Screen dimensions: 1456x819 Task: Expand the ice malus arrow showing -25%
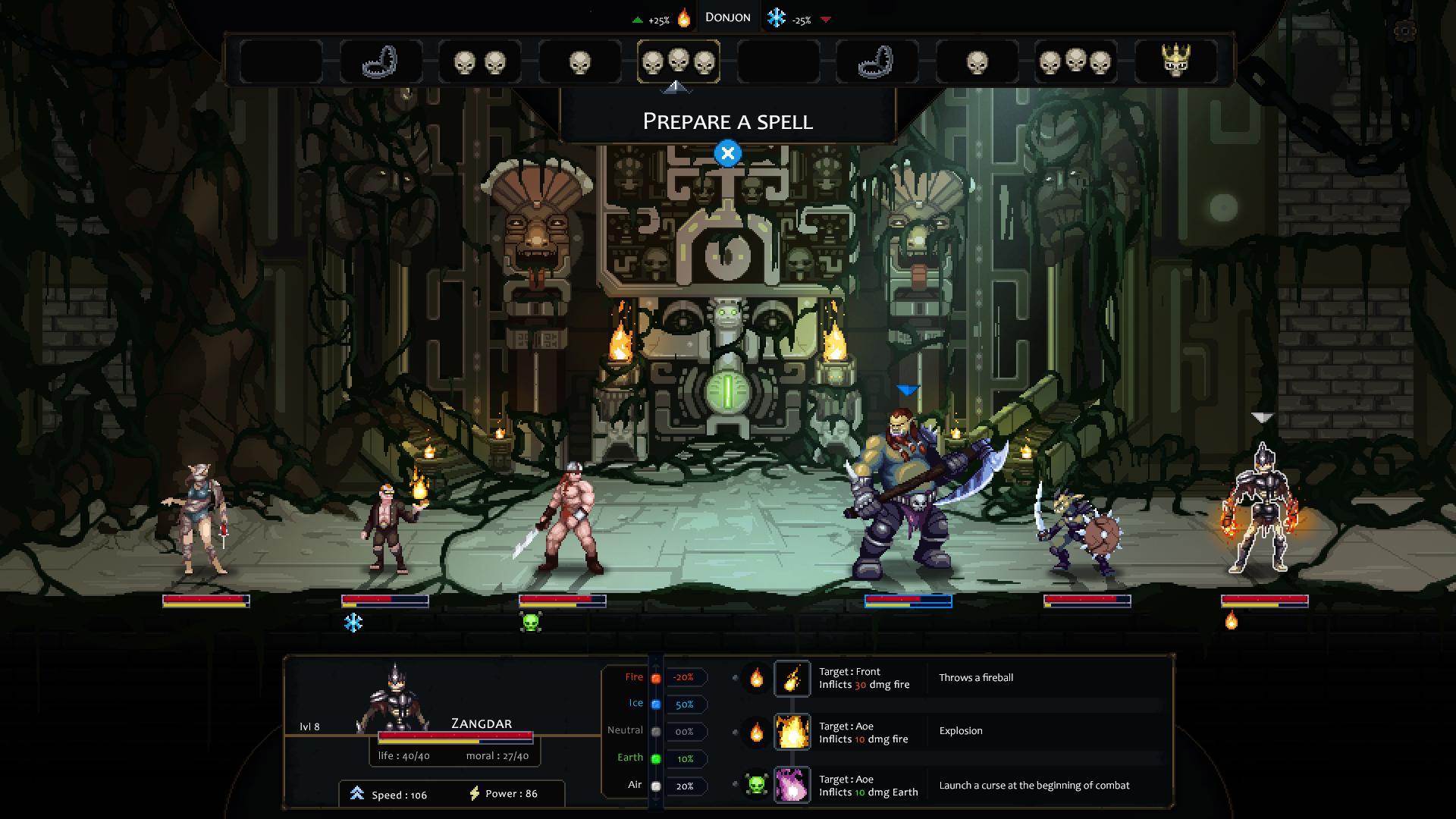[827, 20]
